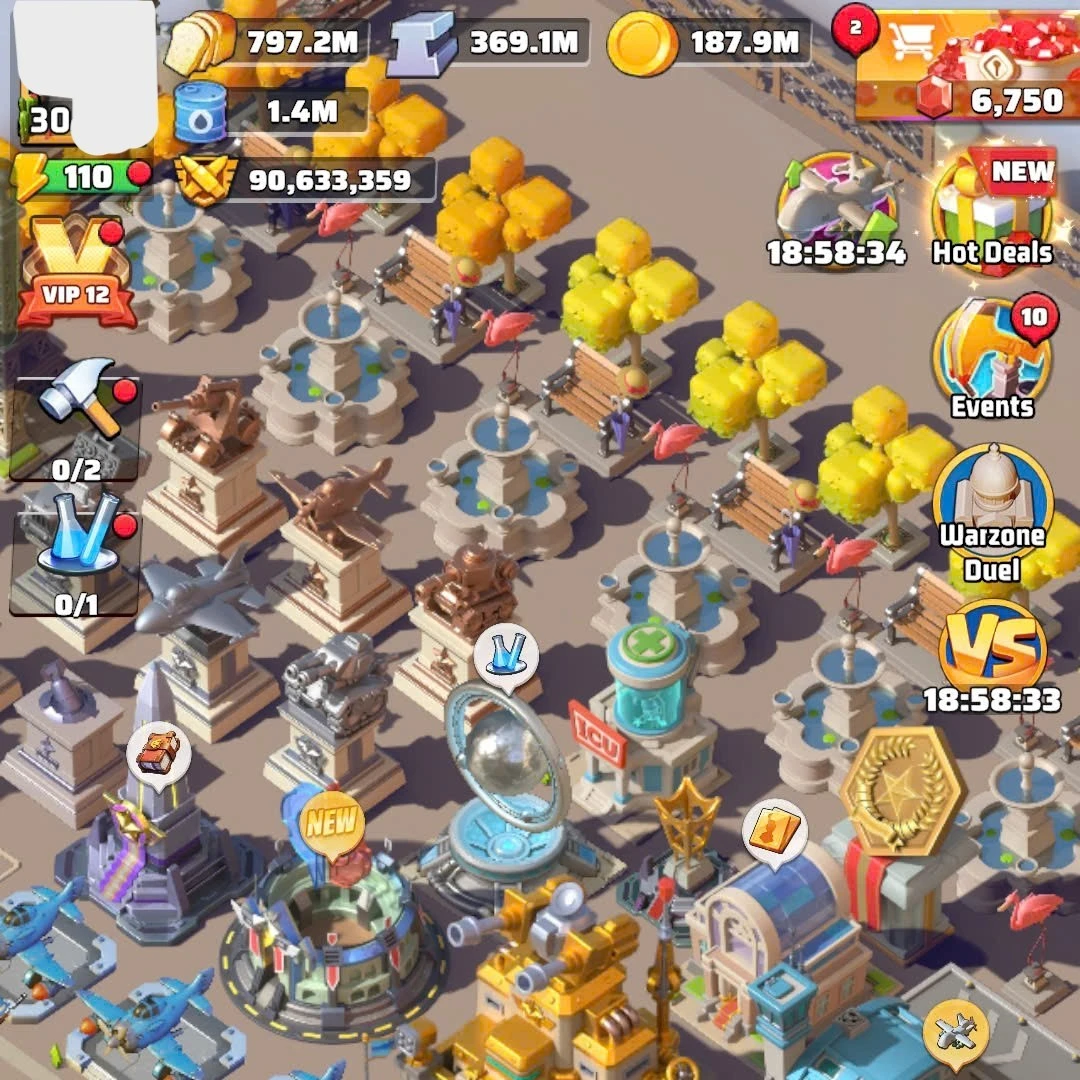The width and height of the screenshot is (1080, 1080).
Task: Tap the NEW bubble above the arena
Action: 332,822
